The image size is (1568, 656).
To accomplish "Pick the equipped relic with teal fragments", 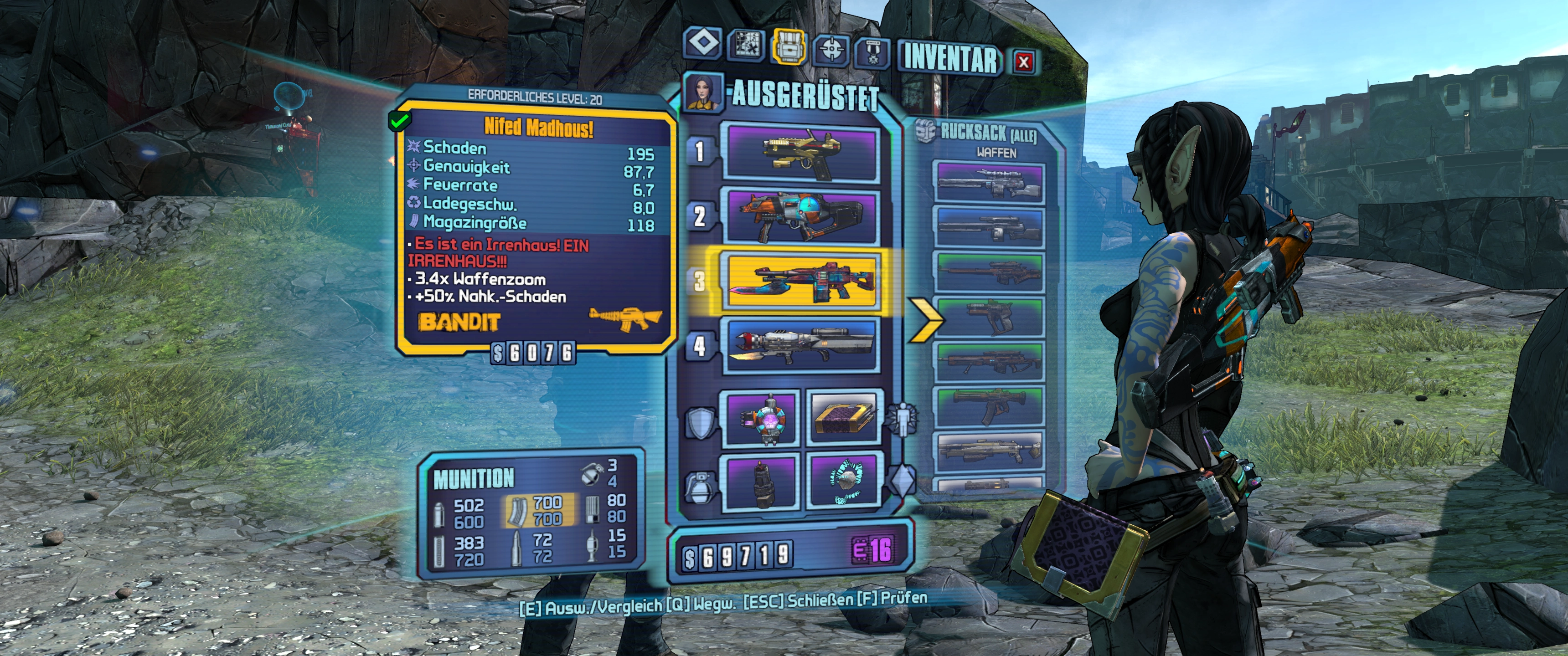I will (x=844, y=482).
